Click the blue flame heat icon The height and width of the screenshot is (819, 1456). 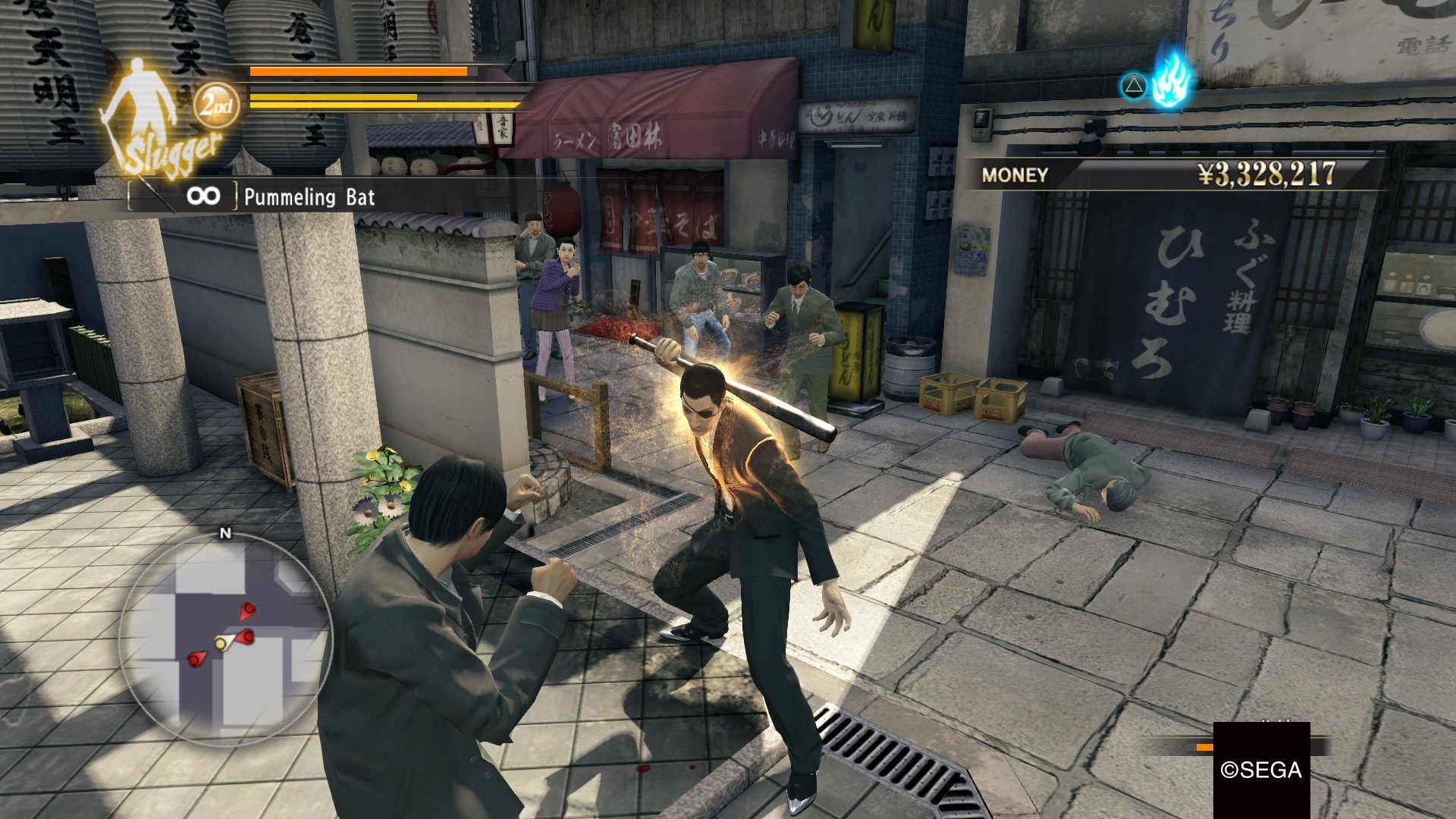click(1170, 80)
